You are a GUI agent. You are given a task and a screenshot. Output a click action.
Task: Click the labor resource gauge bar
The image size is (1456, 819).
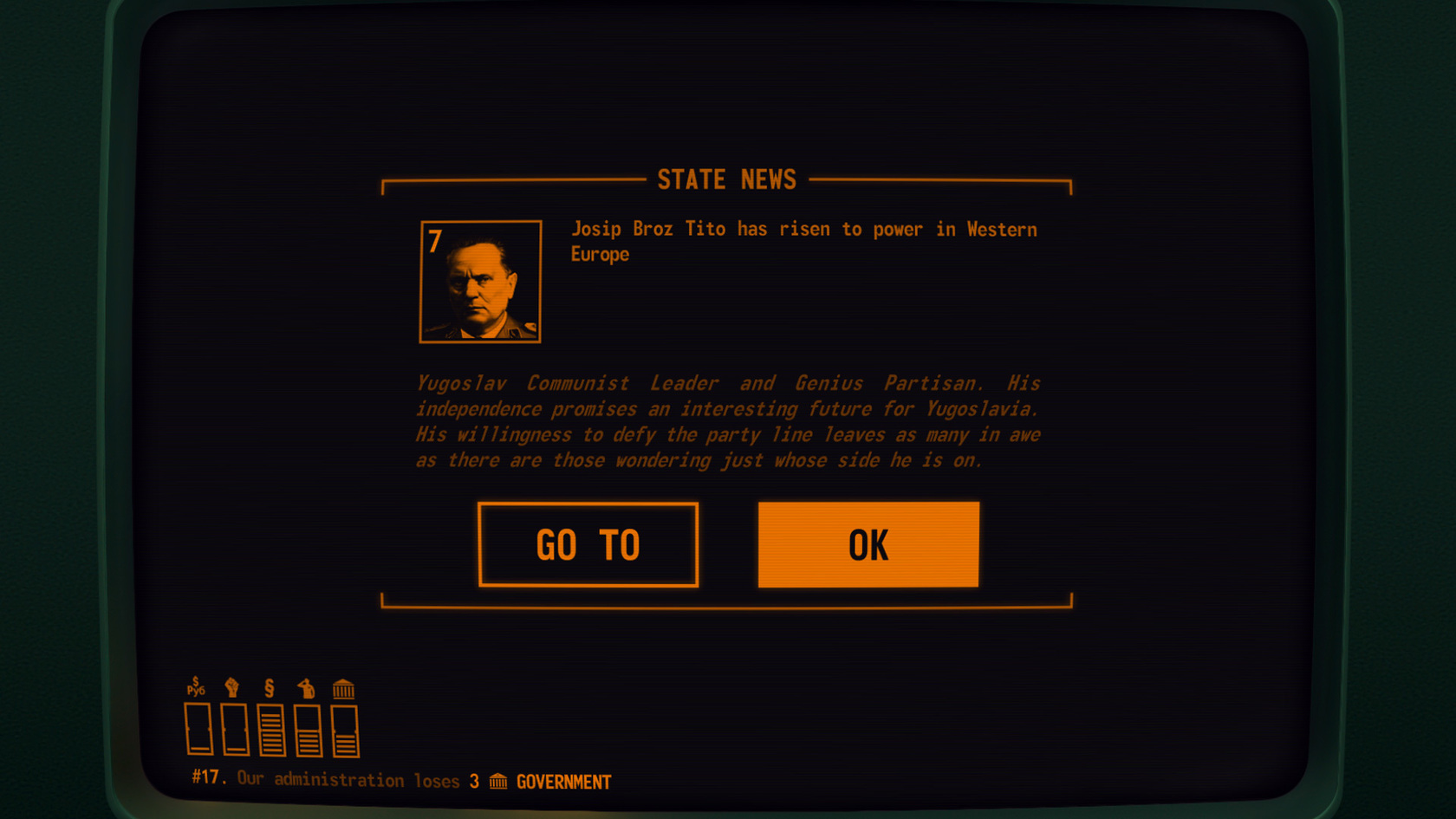[x=236, y=729]
